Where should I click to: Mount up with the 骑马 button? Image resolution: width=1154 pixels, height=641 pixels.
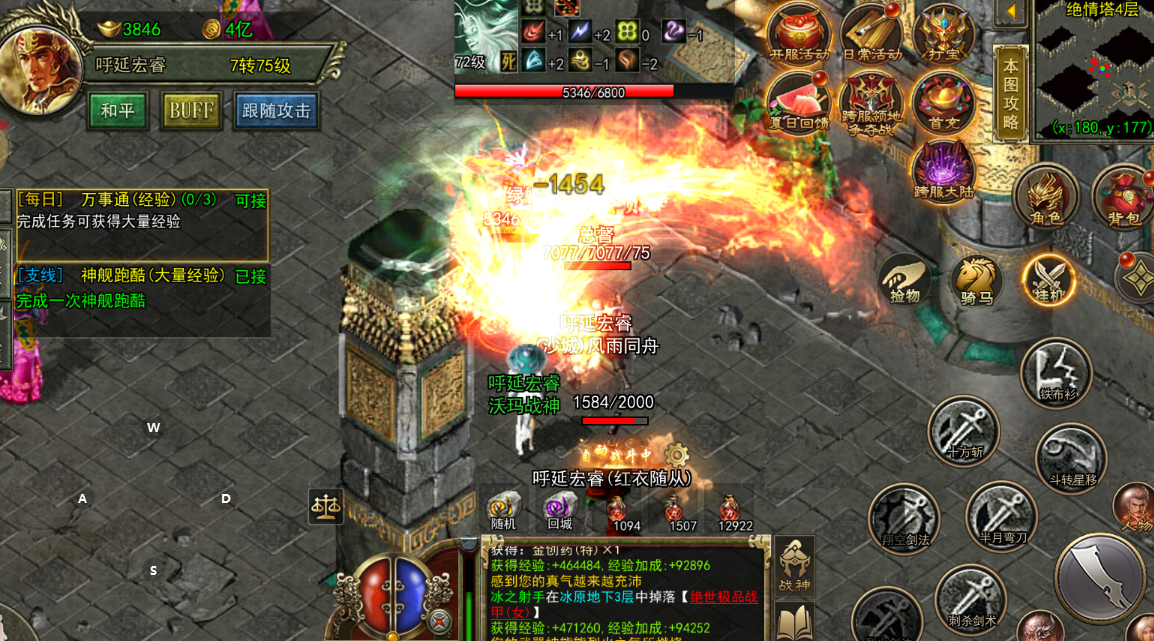coord(976,279)
